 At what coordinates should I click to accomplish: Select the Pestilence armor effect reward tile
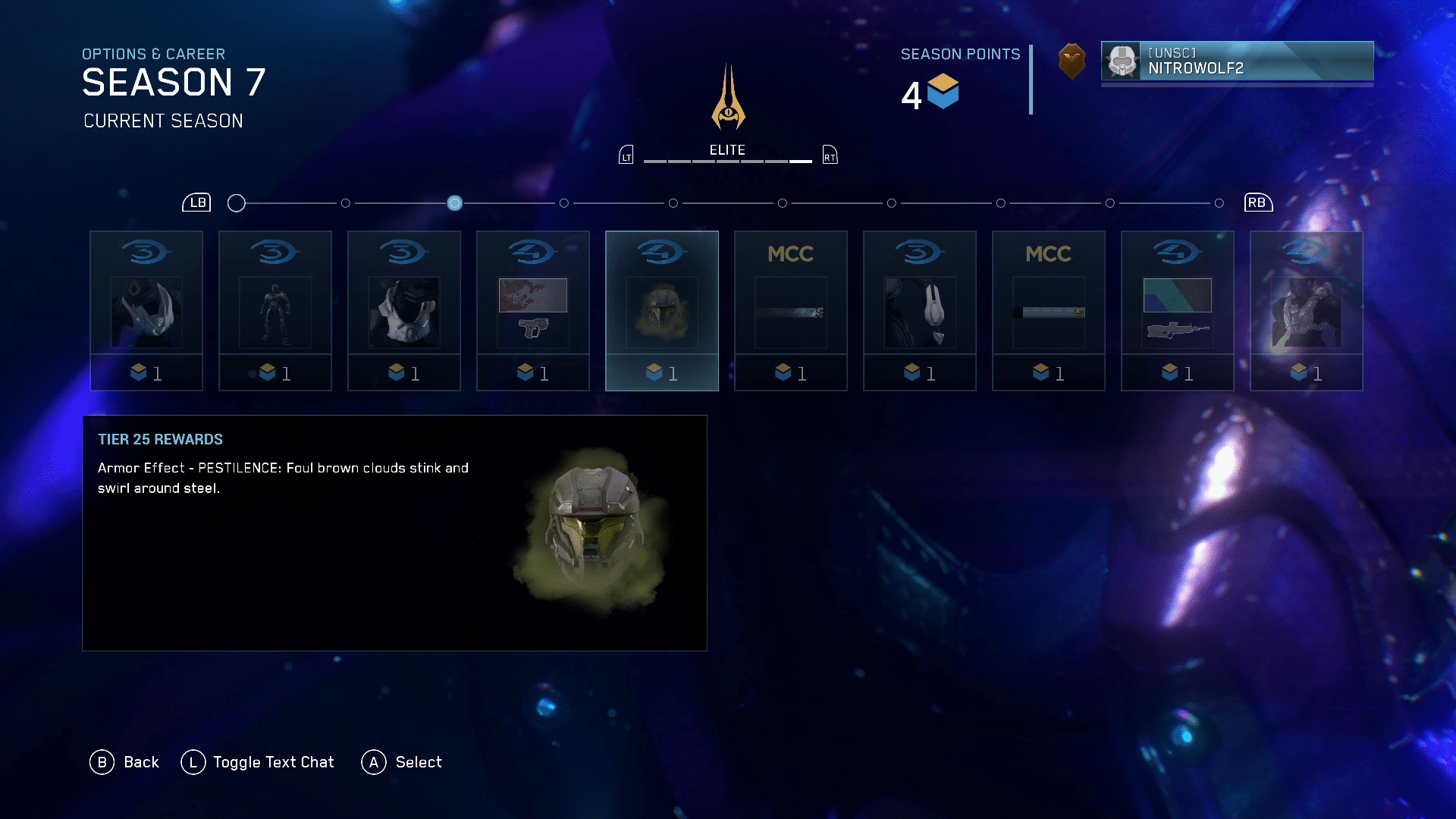coord(662,311)
